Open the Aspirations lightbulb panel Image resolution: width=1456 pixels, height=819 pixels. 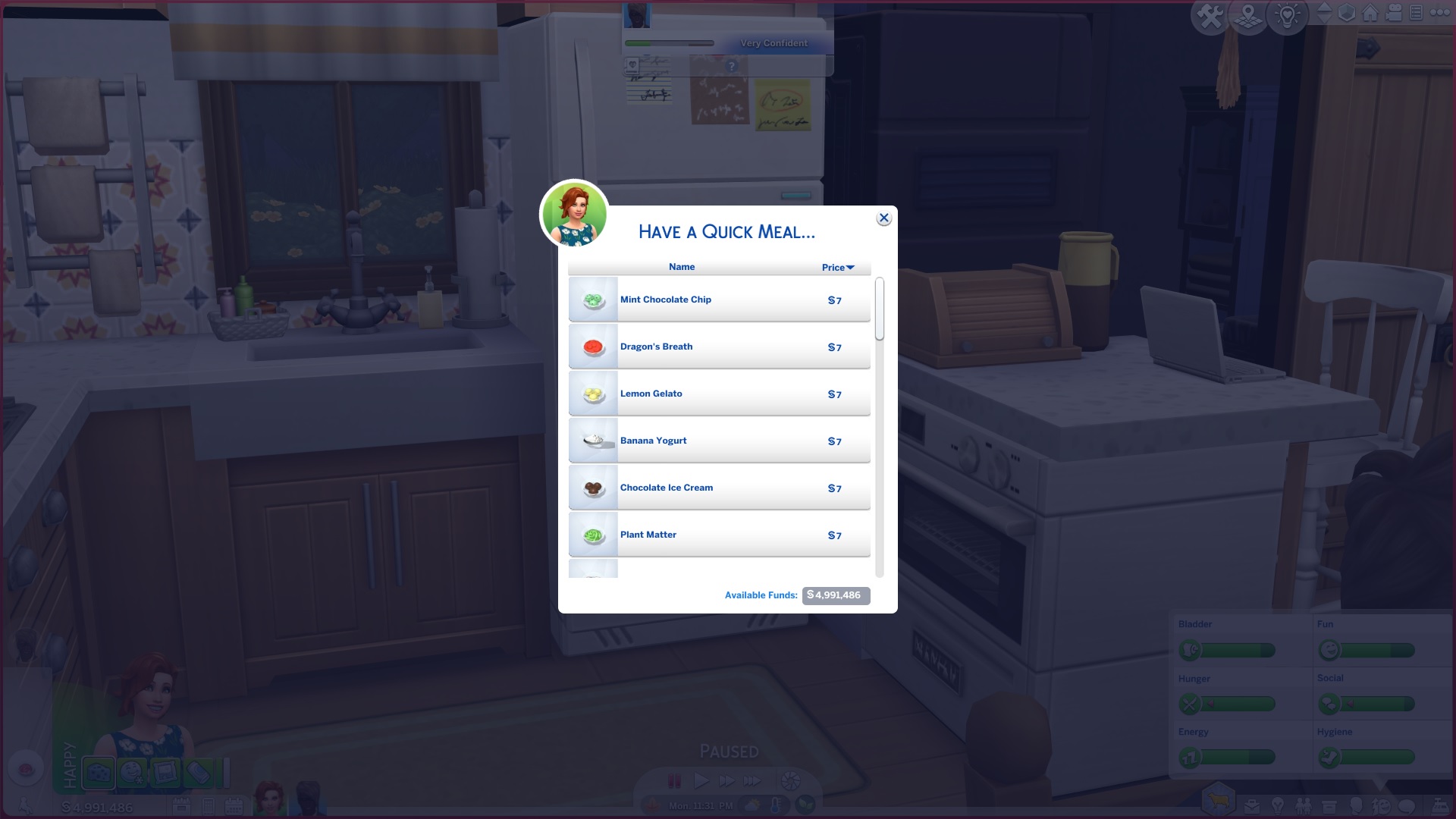1278,805
